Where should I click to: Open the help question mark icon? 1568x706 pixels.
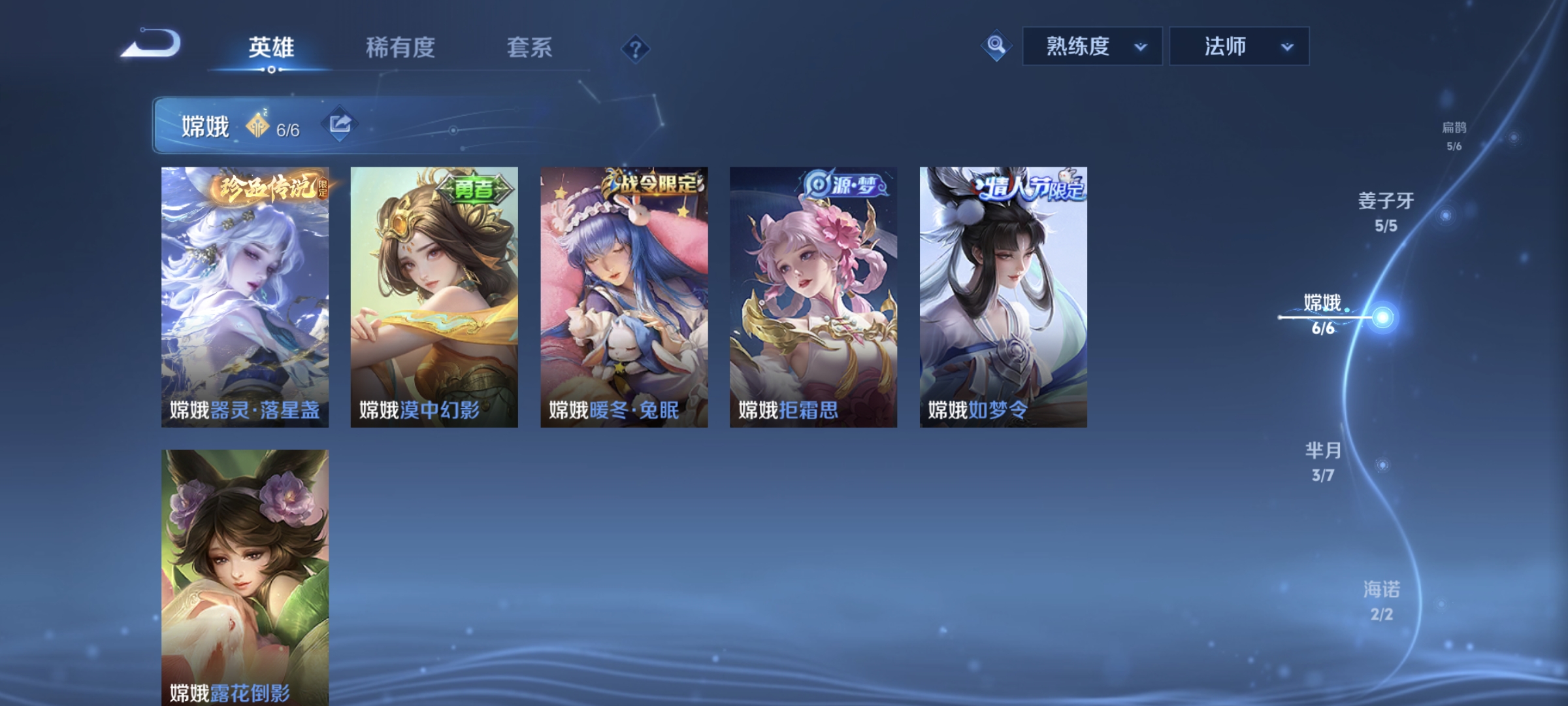click(x=635, y=48)
